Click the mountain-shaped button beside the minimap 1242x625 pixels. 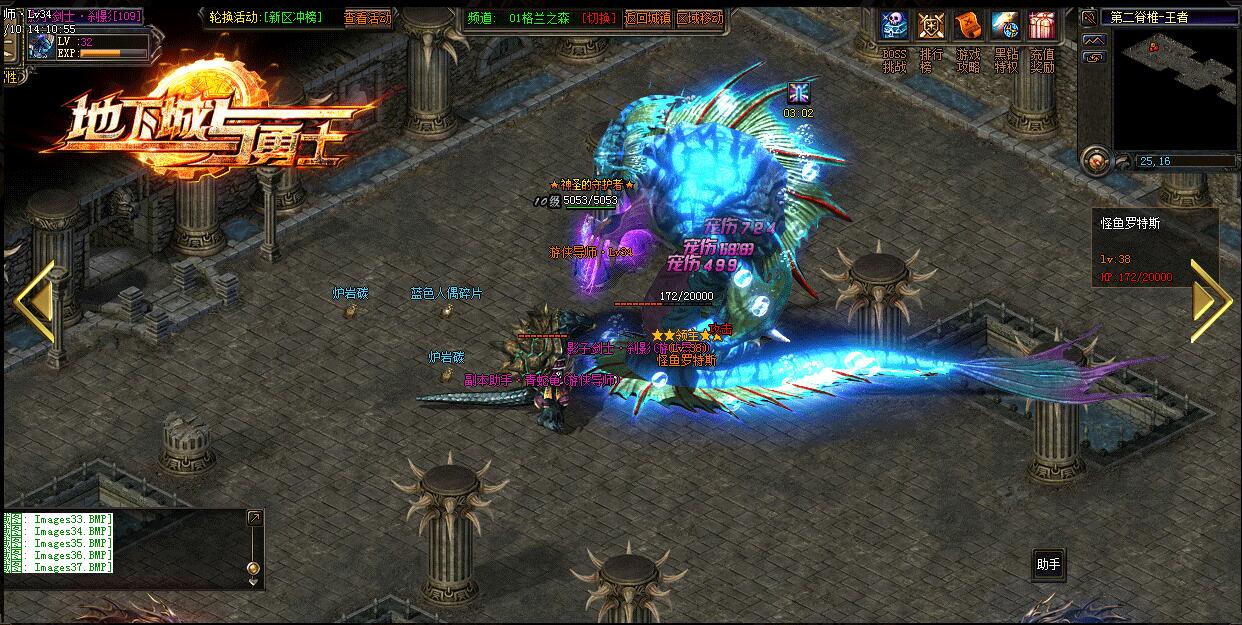pos(1095,39)
